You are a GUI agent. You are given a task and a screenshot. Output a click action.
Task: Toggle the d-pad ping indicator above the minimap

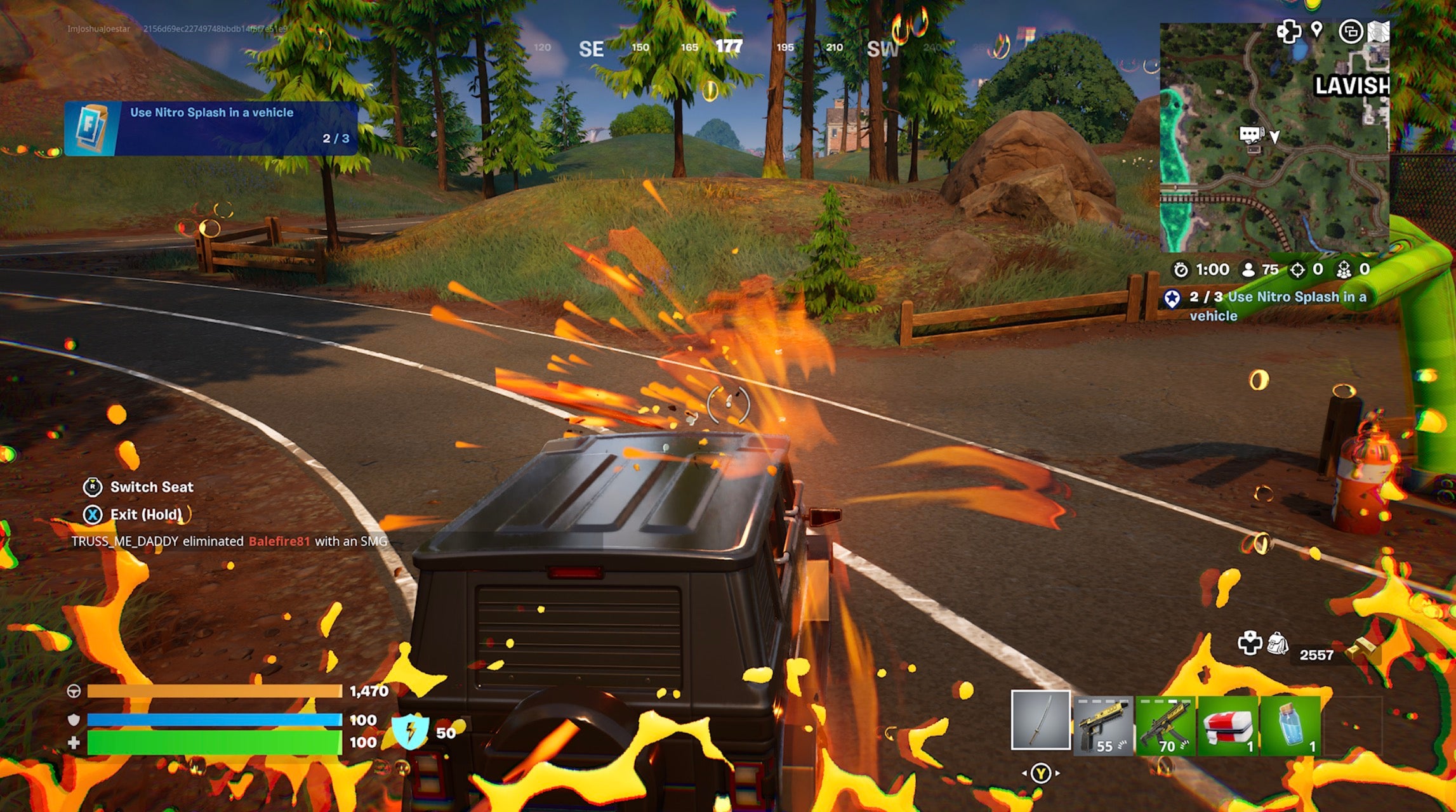pyautogui.click(x=1289, y=32)
